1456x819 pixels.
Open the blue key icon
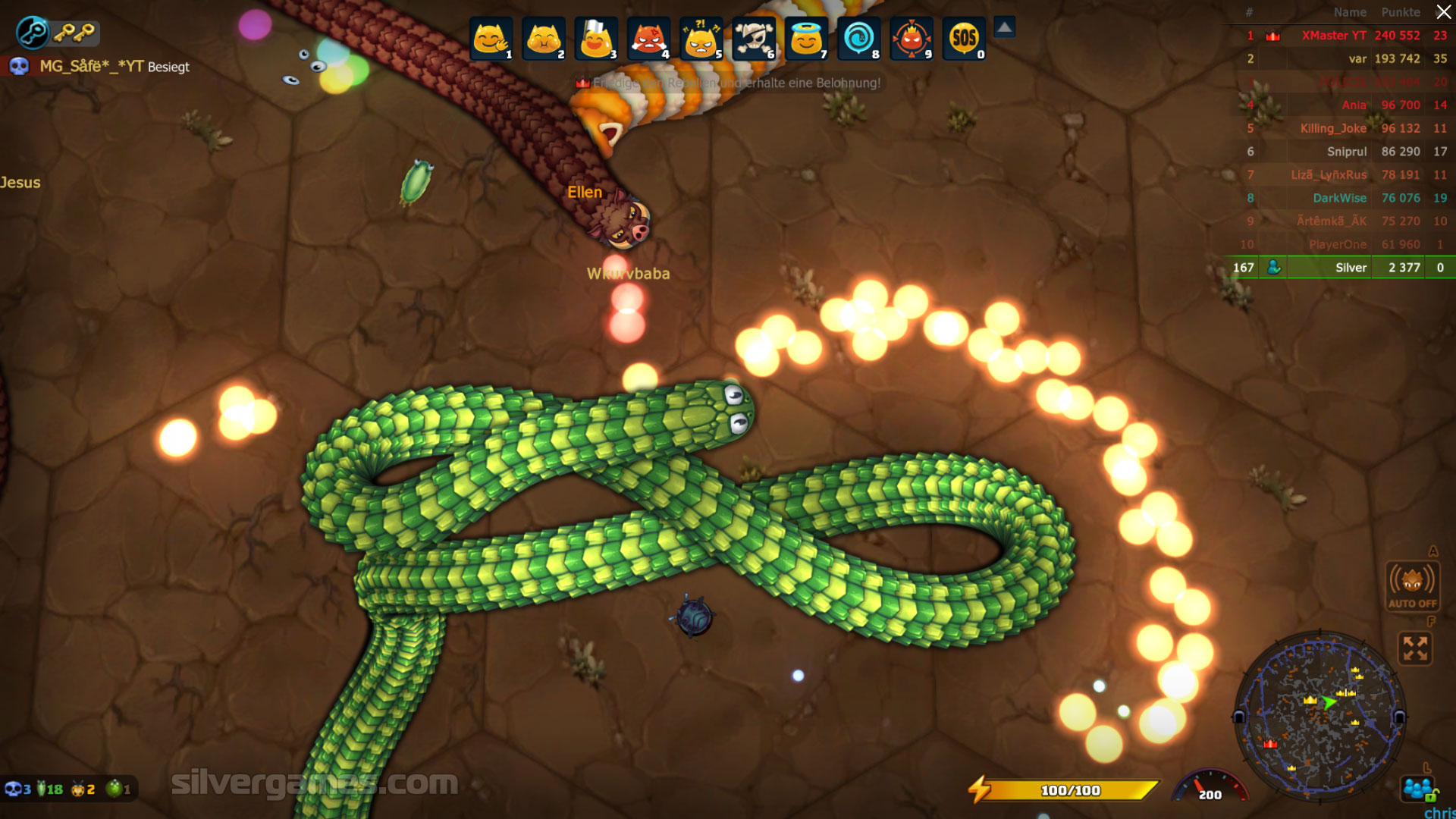tap(33, 32)
